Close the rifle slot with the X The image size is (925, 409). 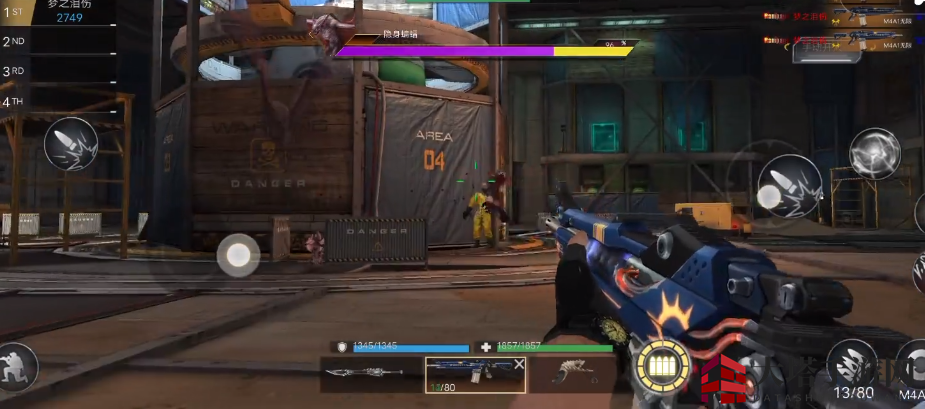click(519, 365)
